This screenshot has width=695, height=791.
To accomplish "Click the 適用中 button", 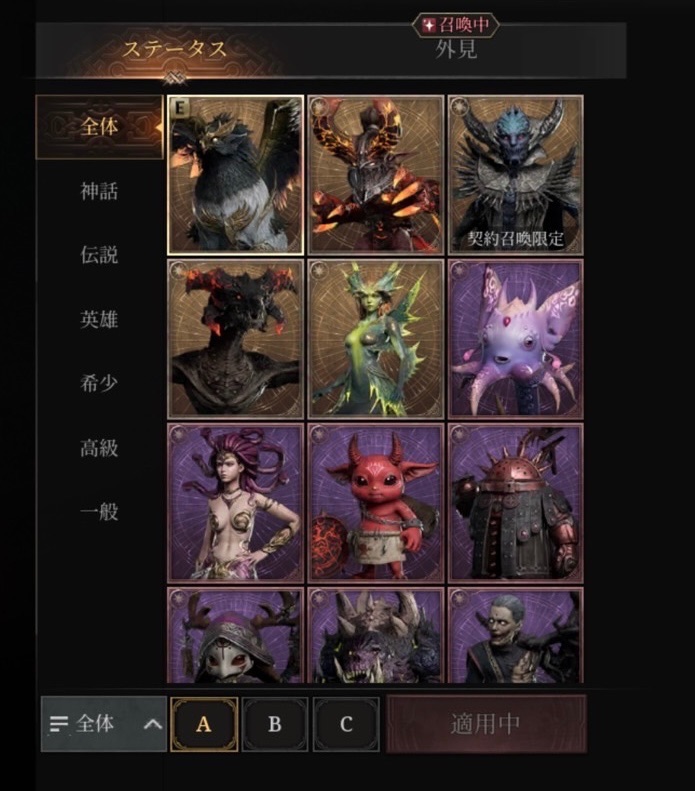I will coord(486,724).
